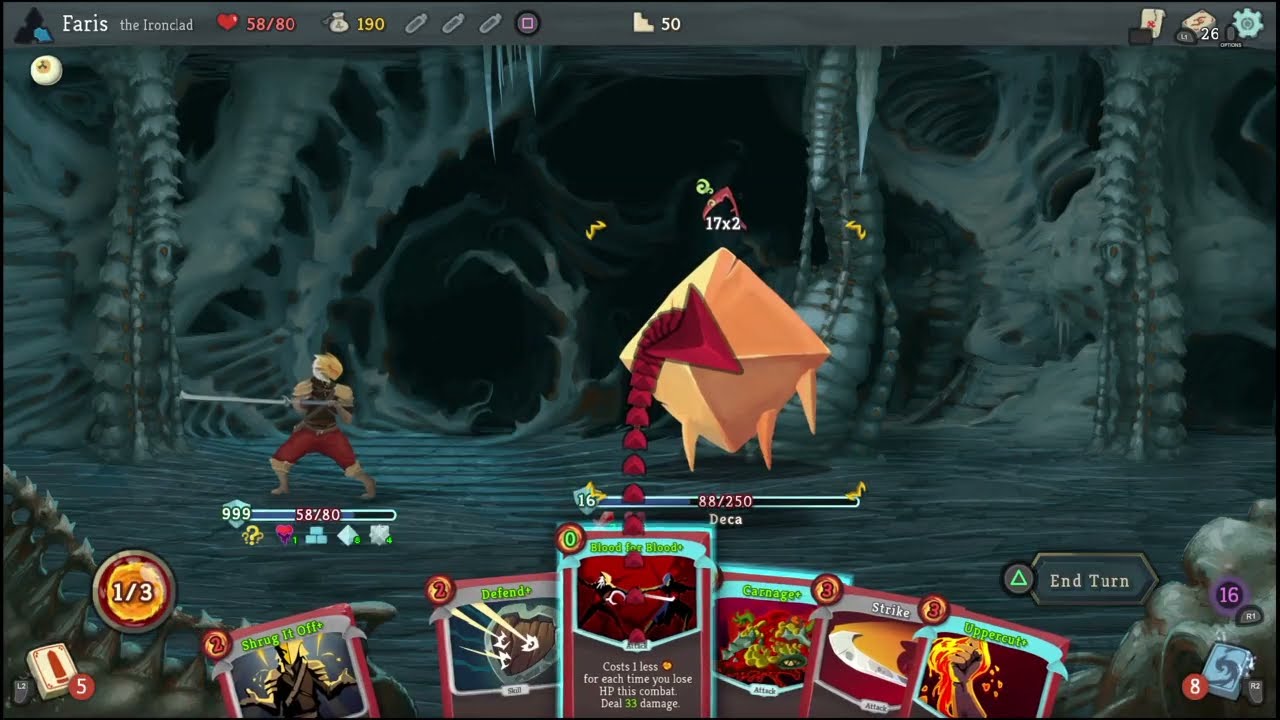Open the settings gear menu
The width and height of the screenshot is (1280, 720).
tap(1247, 23)
